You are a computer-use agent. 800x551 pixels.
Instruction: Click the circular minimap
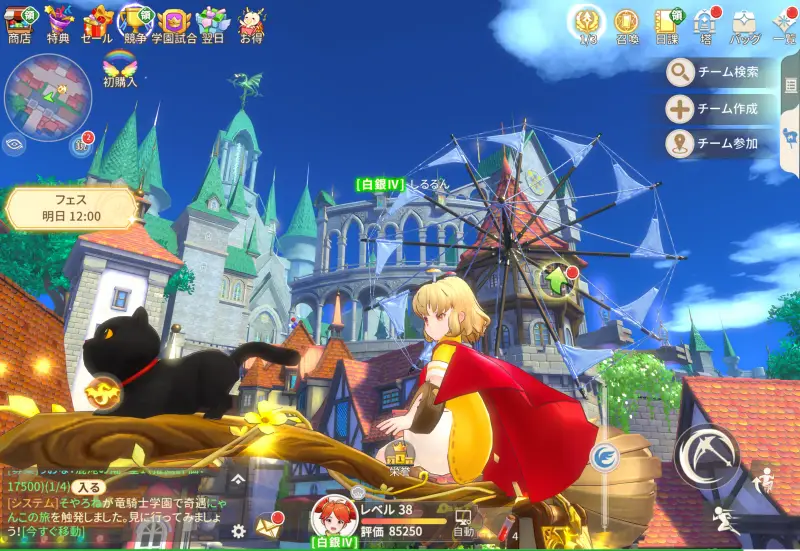[x=47, y=97]
